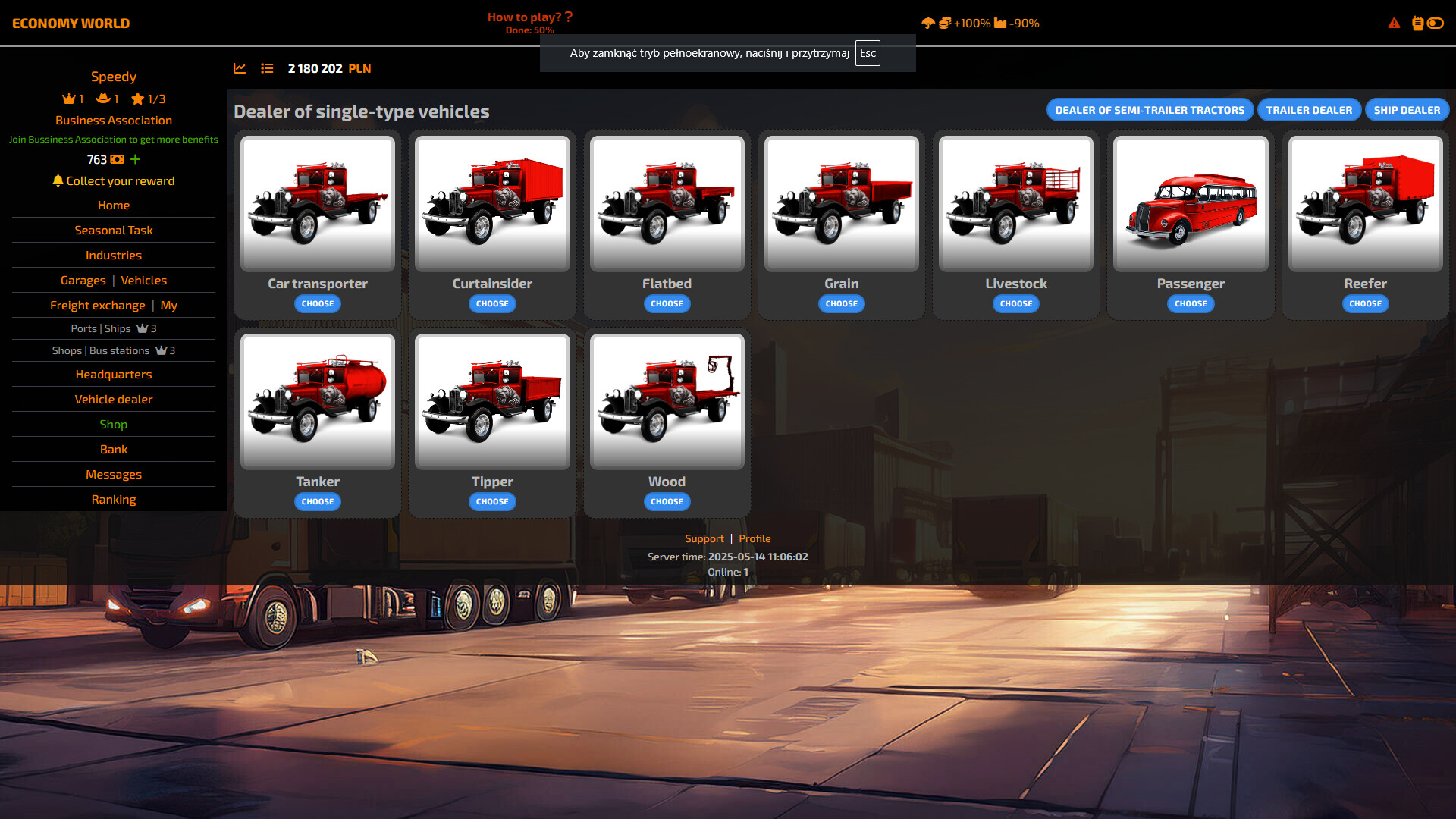Open the Dealer of Semi-Trailer Tractors page
Viewport: 1456px width, 819px height.
1149,110
